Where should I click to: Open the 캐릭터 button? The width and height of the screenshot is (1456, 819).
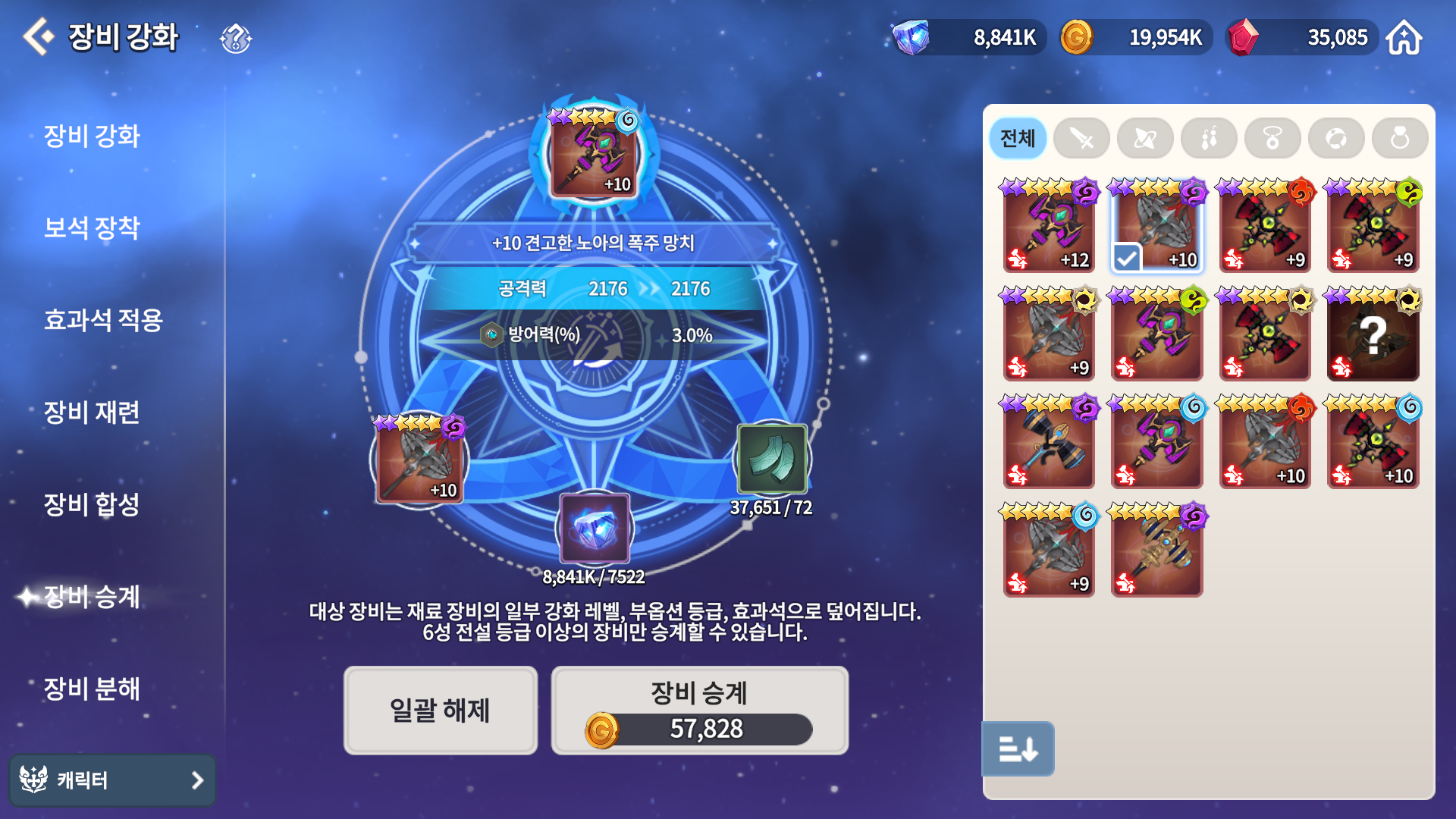(112, 780)
